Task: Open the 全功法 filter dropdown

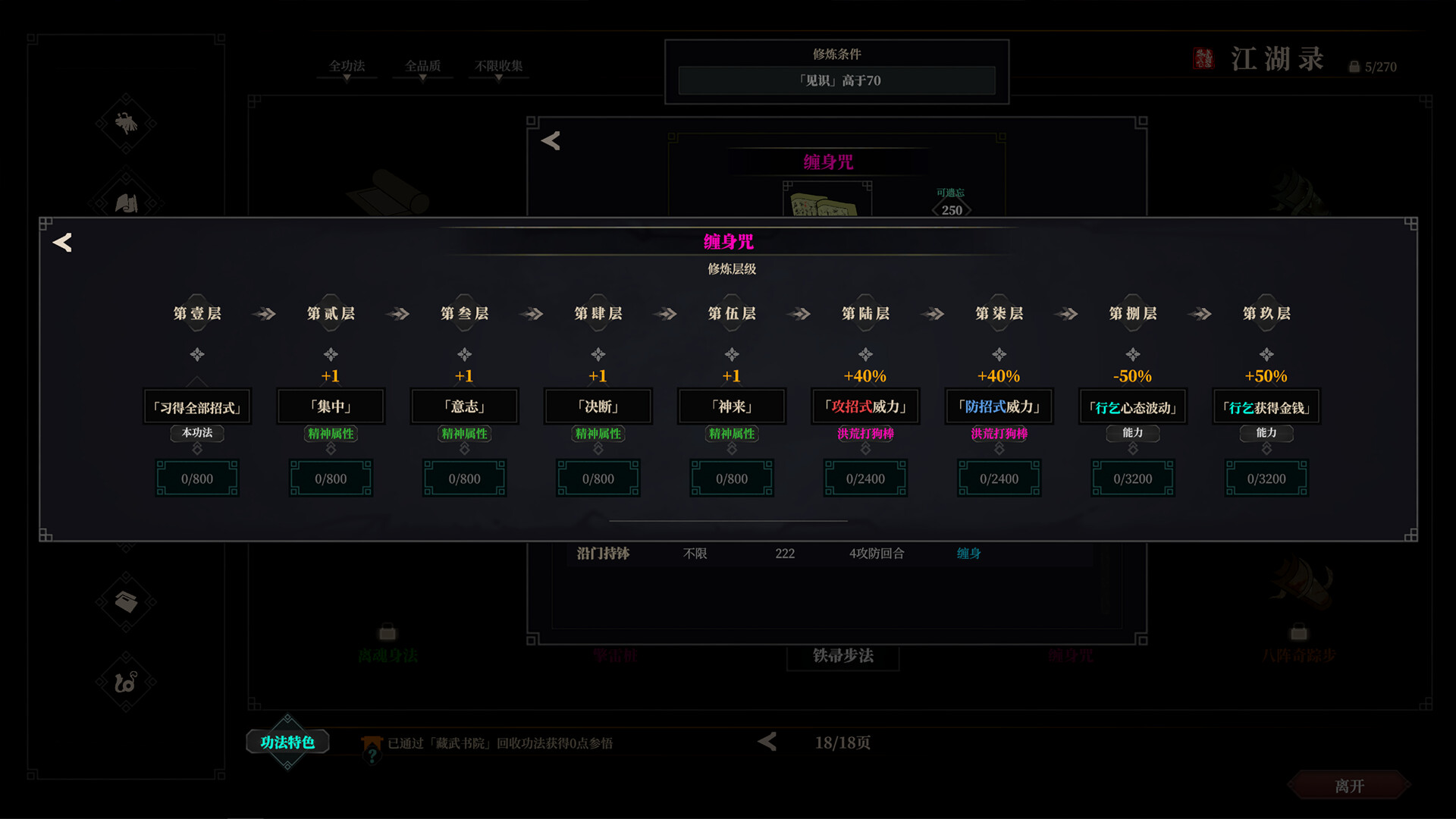Action: 347,67
